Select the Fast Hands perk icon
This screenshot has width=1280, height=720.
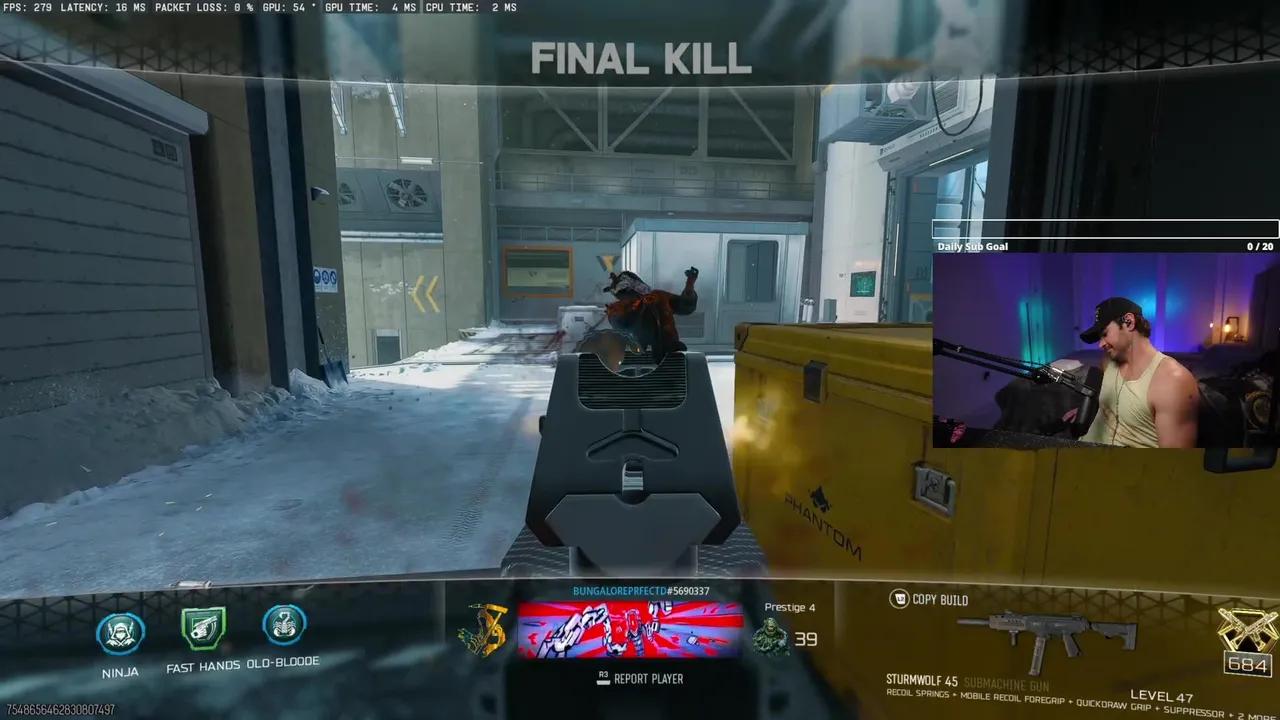pyautogui.click(x=201, y=628)
